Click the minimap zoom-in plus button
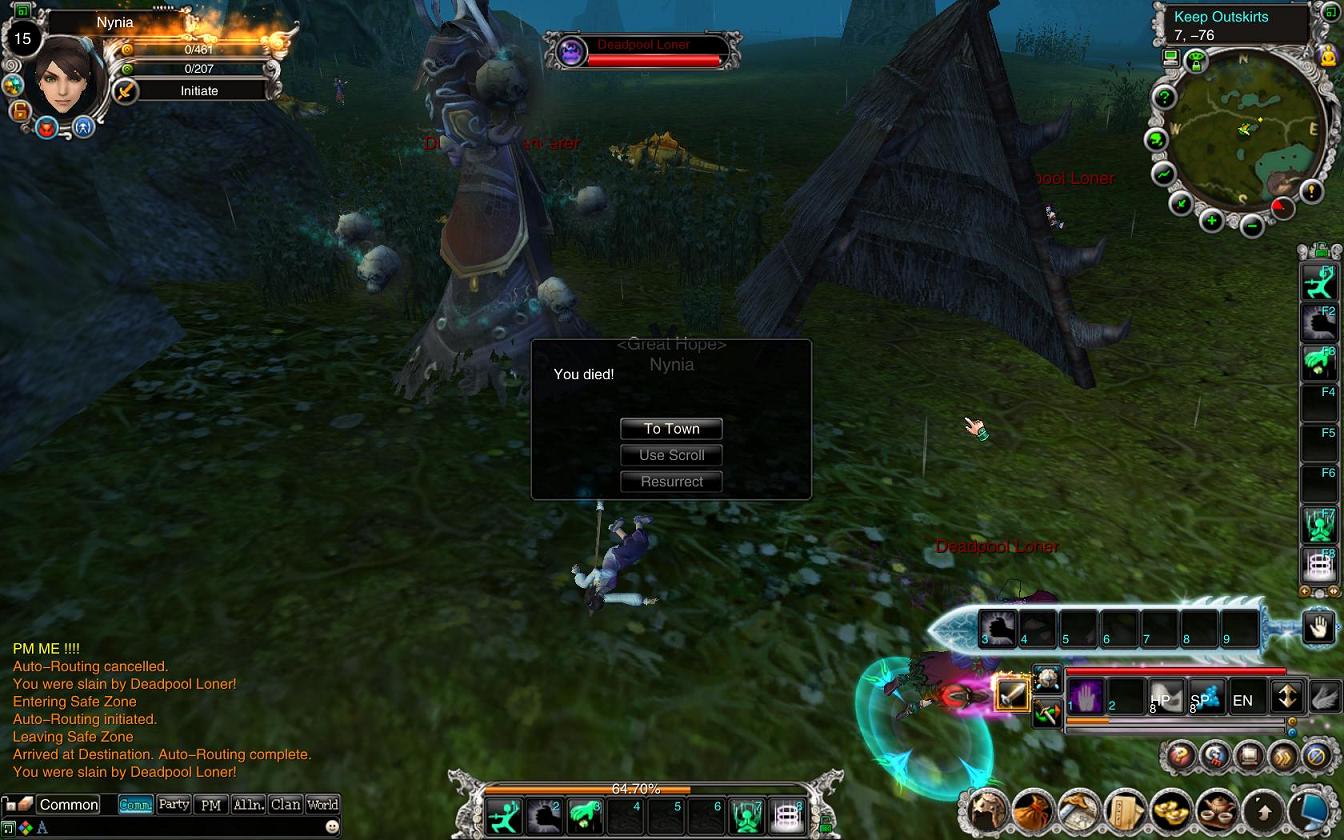1344x840 pixels. (1210, 220)
